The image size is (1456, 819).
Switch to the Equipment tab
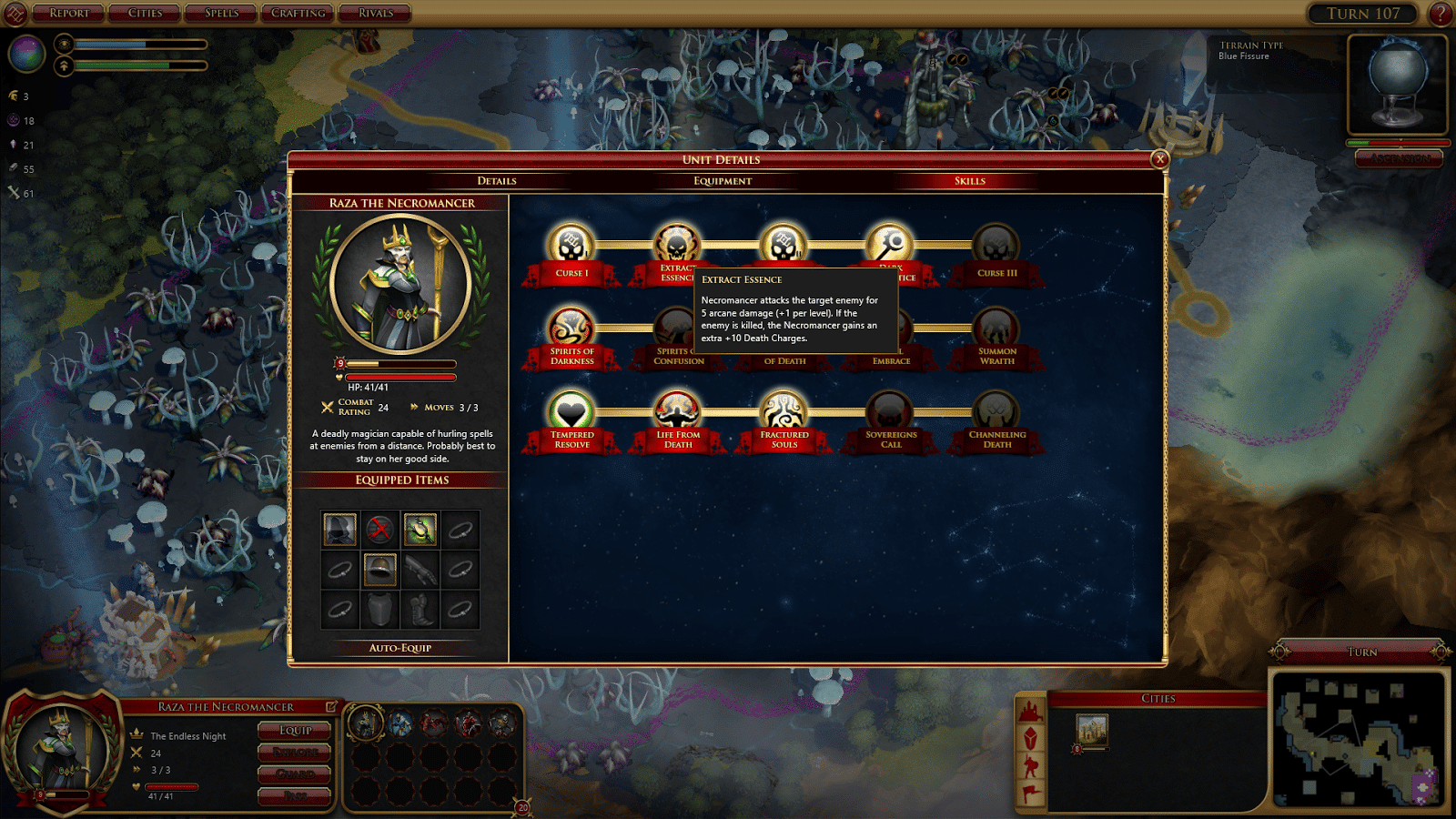coord(723,181)
